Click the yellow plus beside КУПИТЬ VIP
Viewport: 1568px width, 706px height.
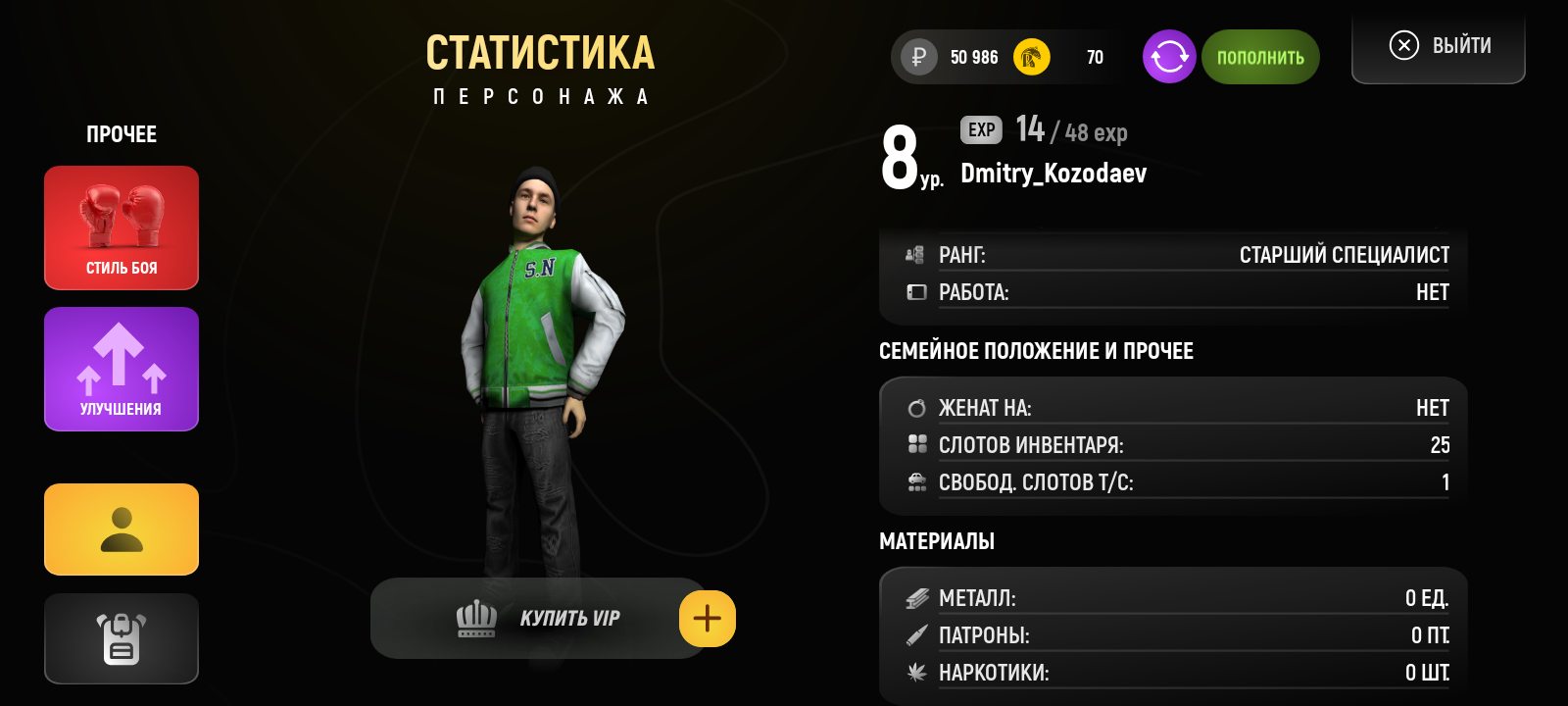[x=707, y=618]
